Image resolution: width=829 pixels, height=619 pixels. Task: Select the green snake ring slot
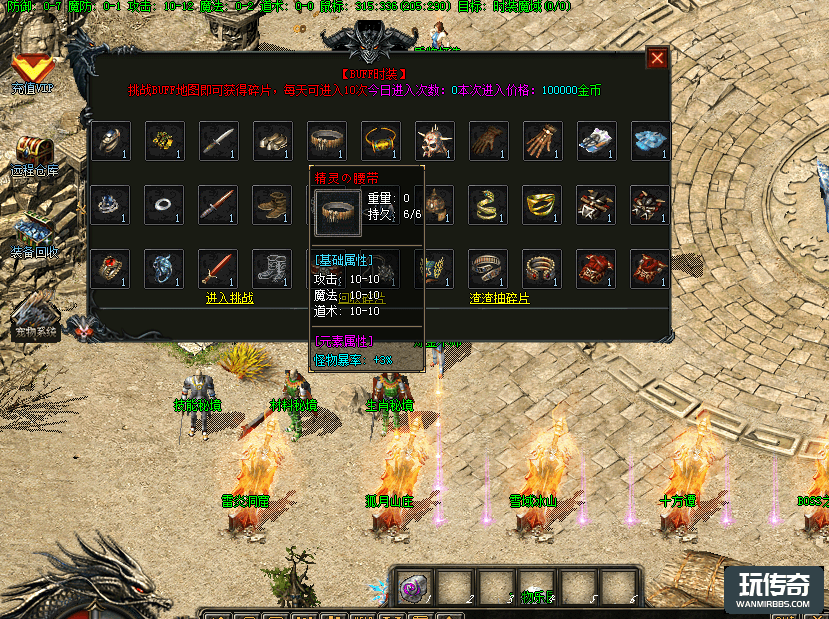point(488,205)
